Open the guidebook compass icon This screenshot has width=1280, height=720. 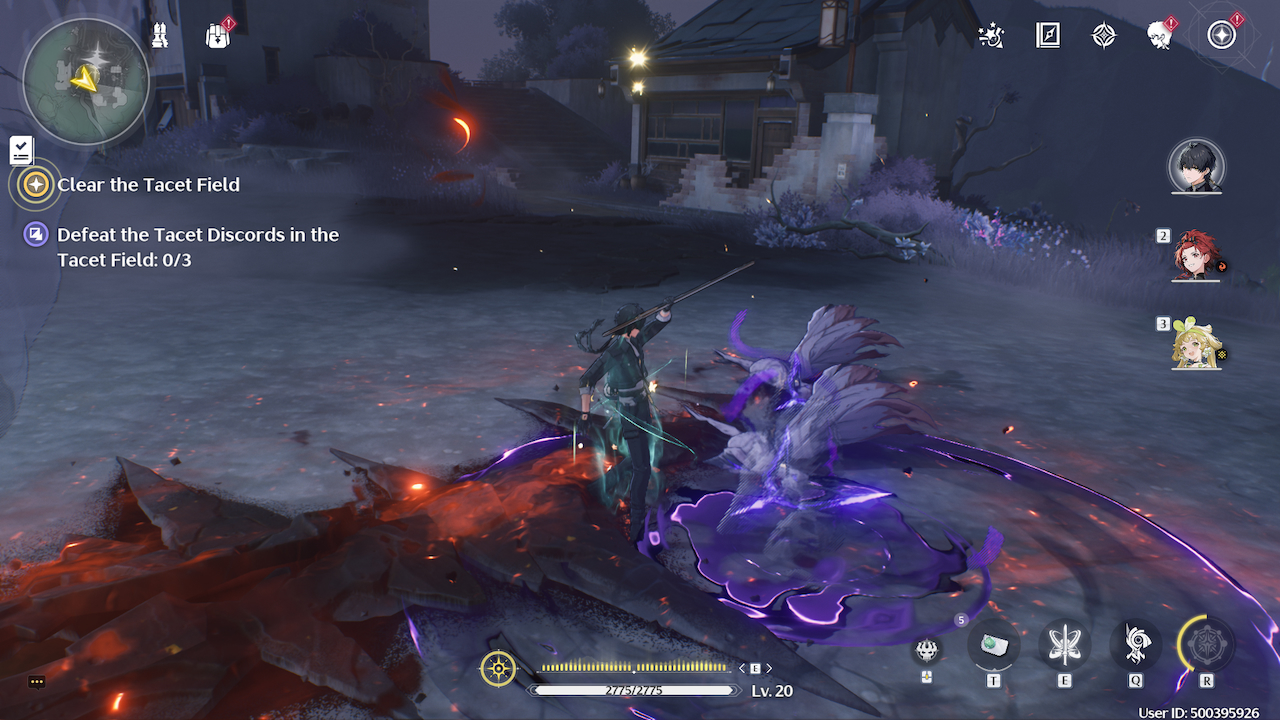[x=1047, y=36]
